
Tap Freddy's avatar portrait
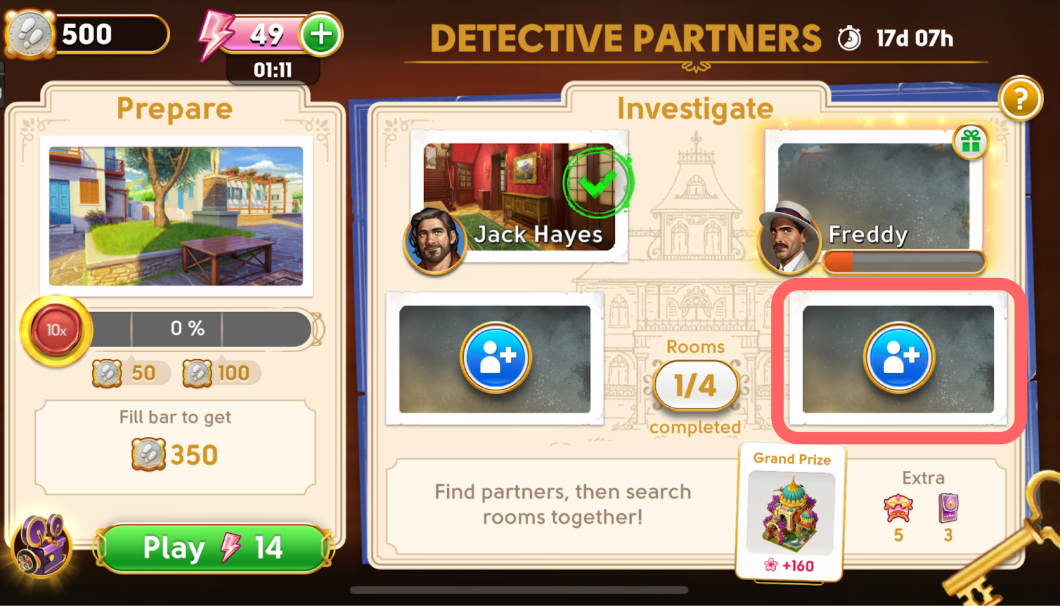(789, 240)
